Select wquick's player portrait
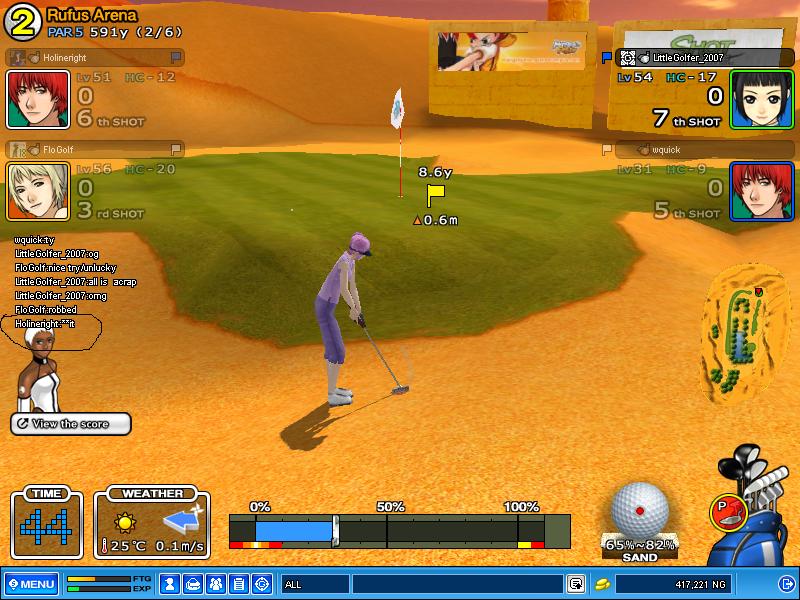Image resolution: width=800 pixels, height=600 pixels. [761, 190]
